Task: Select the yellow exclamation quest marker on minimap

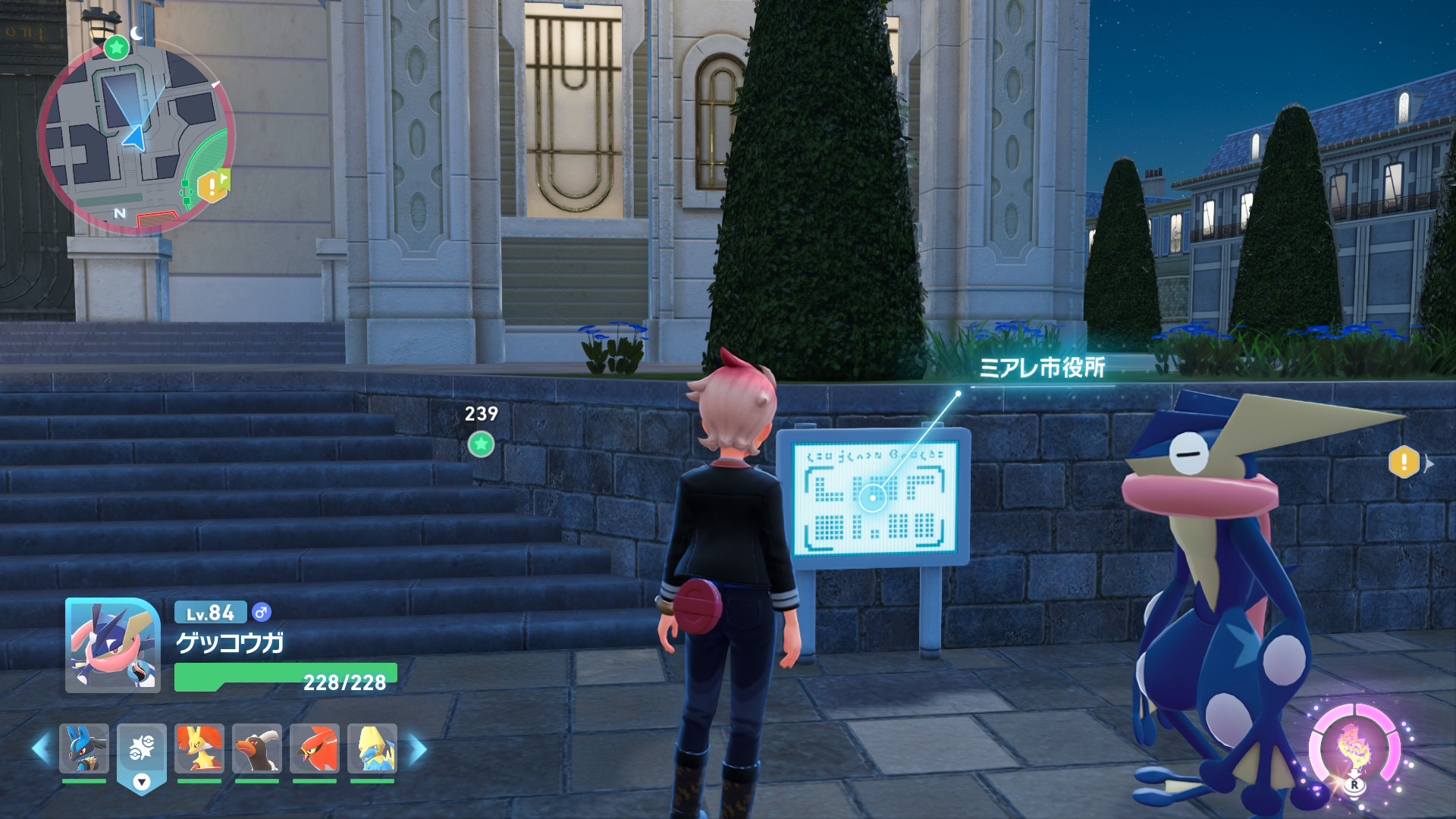Action: [212, 186]
